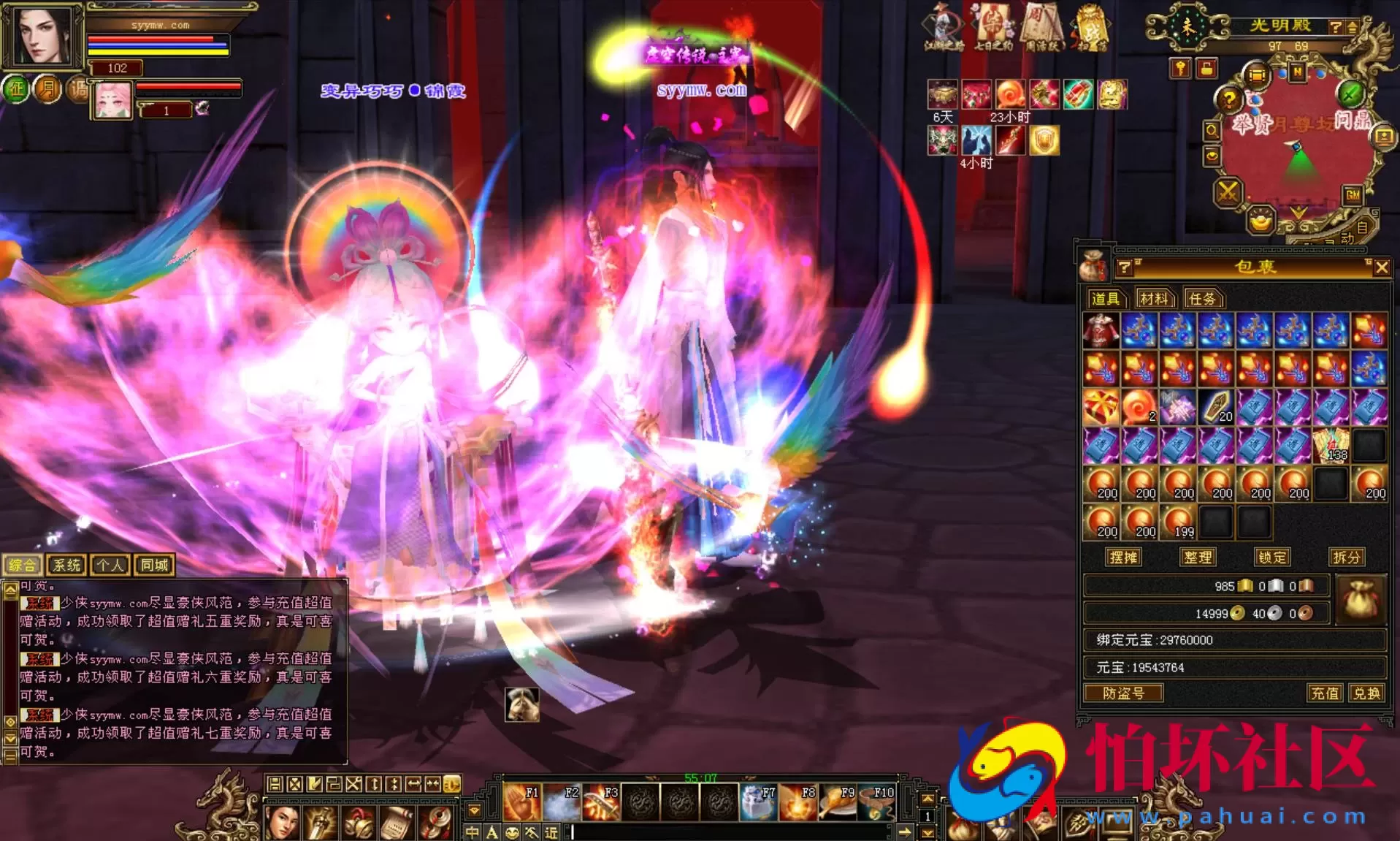This screenshot has height=841, width=1400.
Task: Click the 摆摊 stall button
Action: coord(1122,558)
